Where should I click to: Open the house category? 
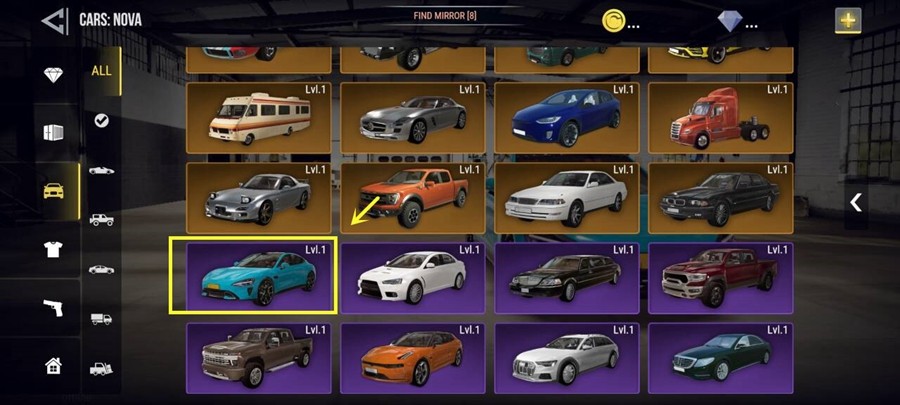click(54, 366)
